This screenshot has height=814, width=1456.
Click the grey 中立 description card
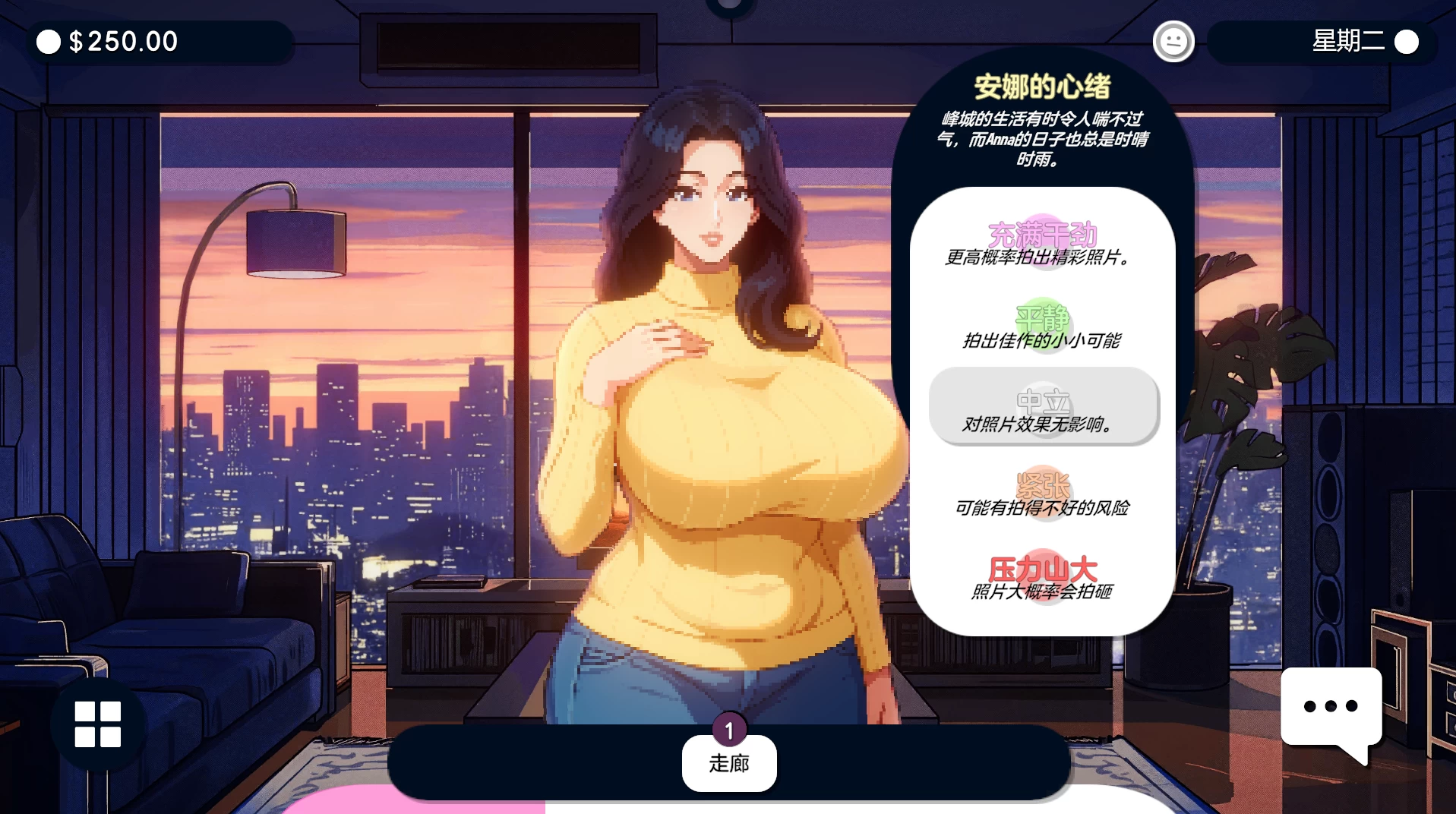(x=1043, y=408)
